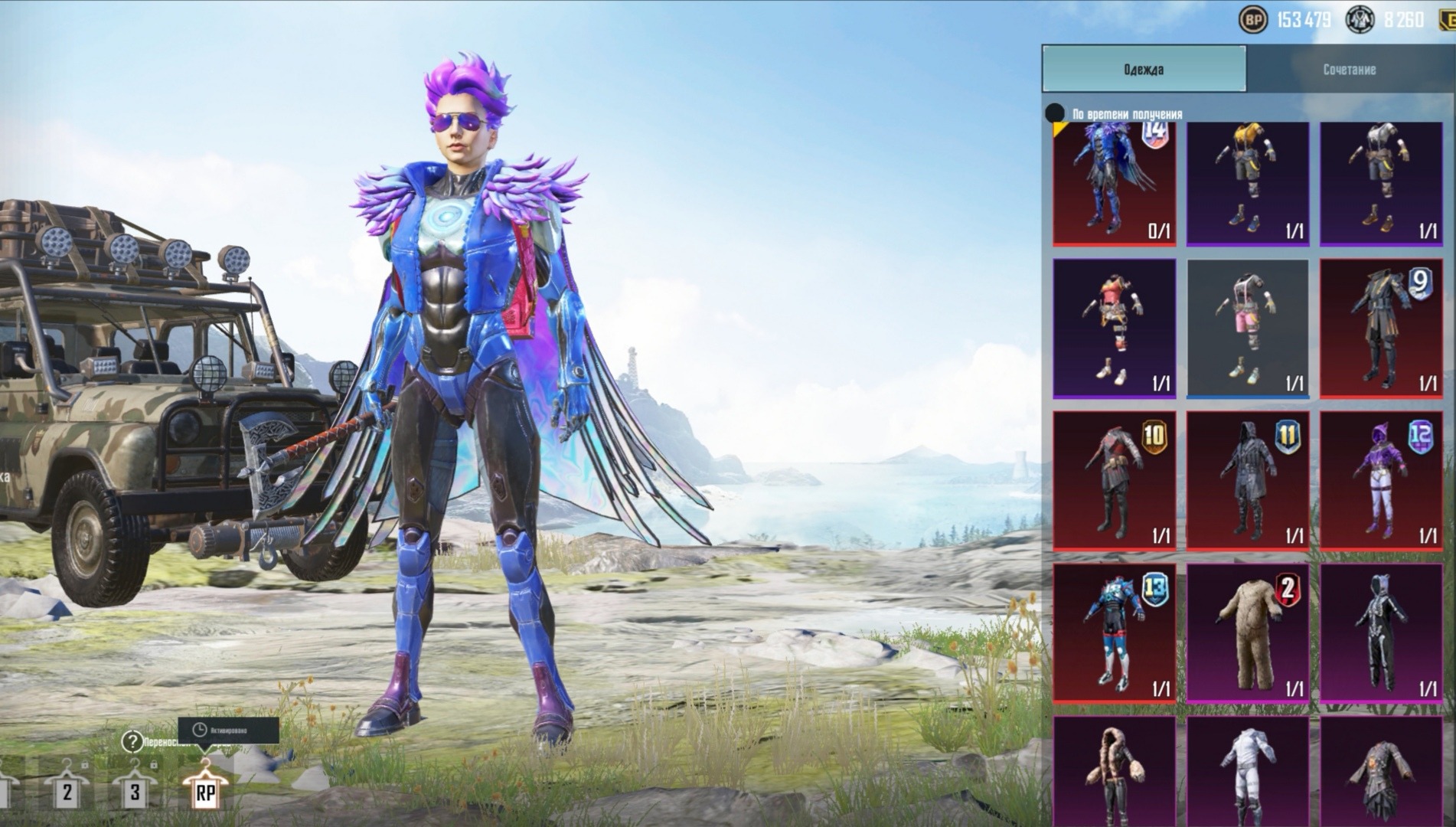Choose the yellow-top outfit with shorts
Screen dimensions: 1456x827
pos(1247,184)
